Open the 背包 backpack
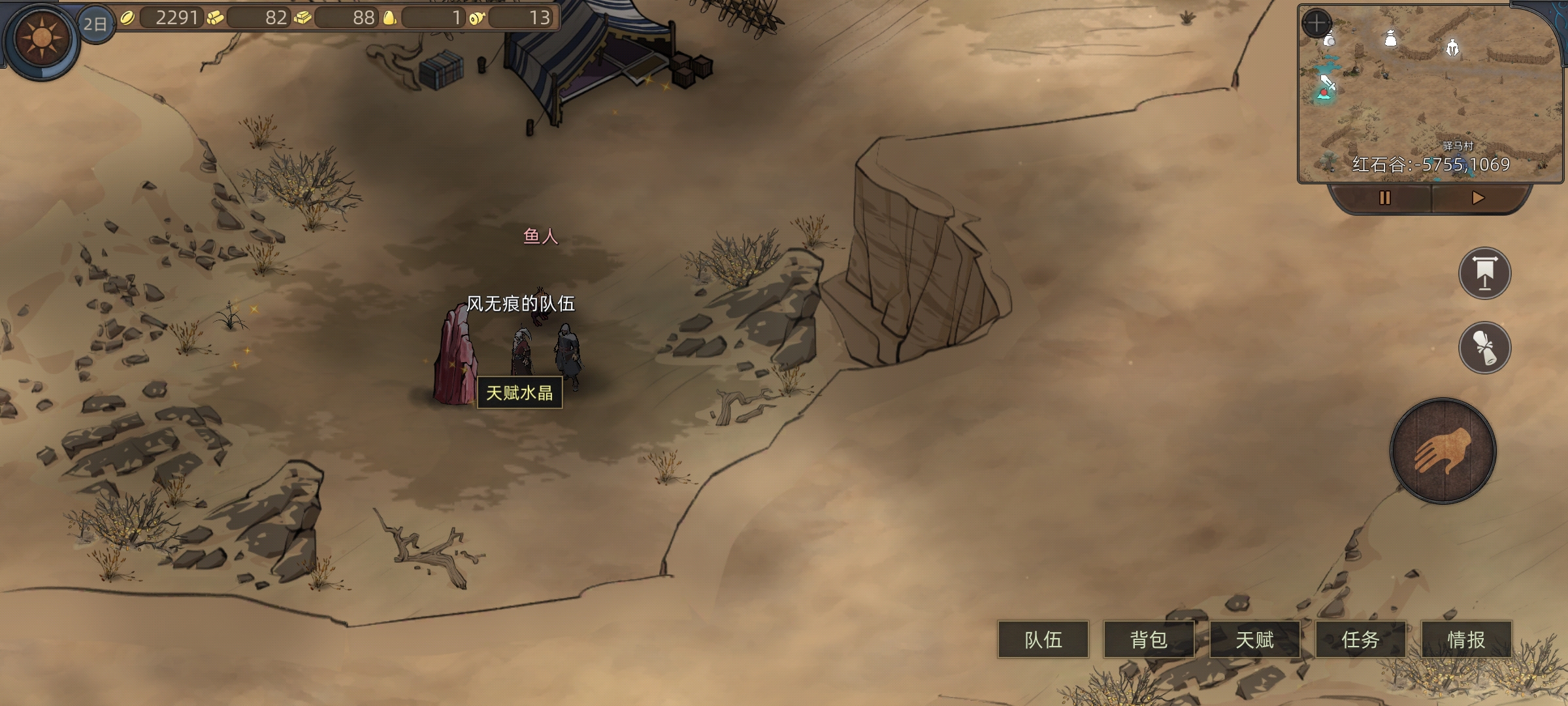1568x706 pixels. (x=1149, y=639)
